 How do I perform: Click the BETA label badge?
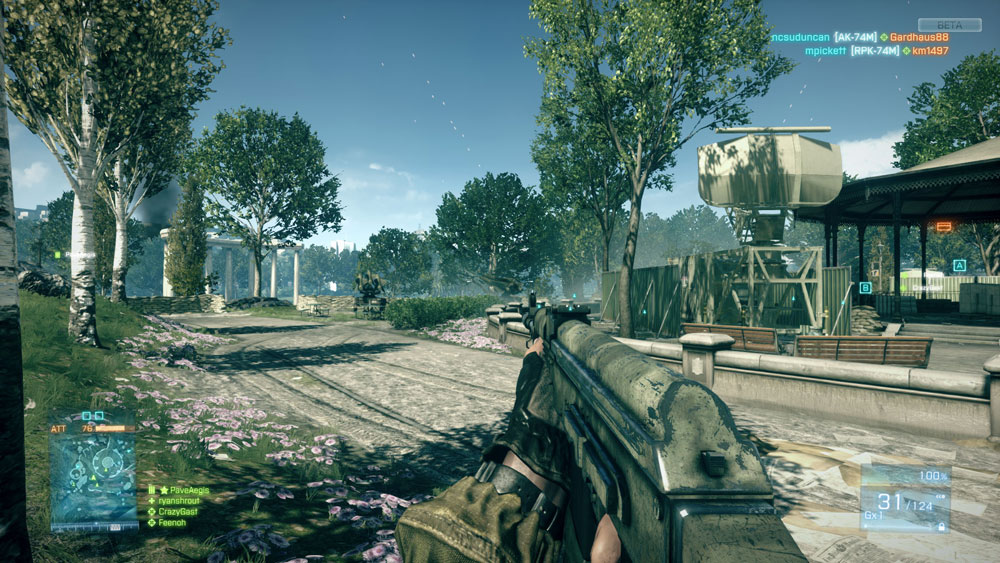tap(949, 25)
